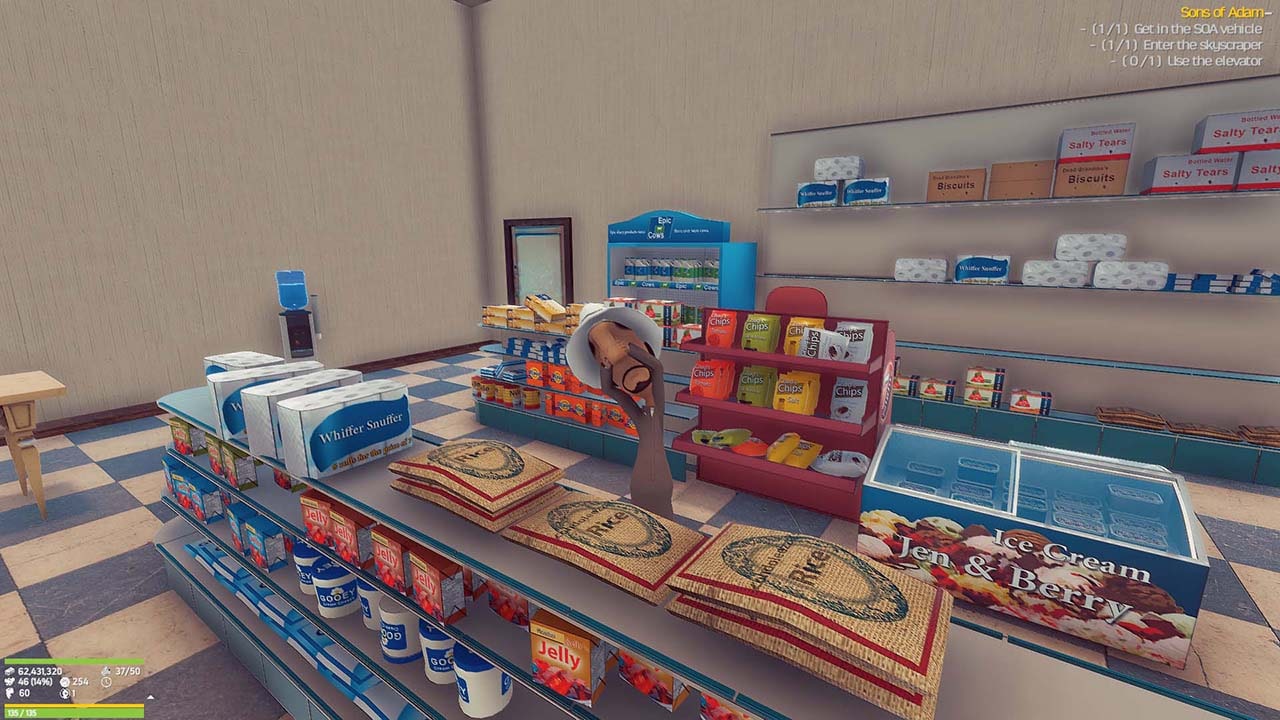Click the token icon showing 1
1280x720 pixels.
pyautogui.click(x=64, y=694)
